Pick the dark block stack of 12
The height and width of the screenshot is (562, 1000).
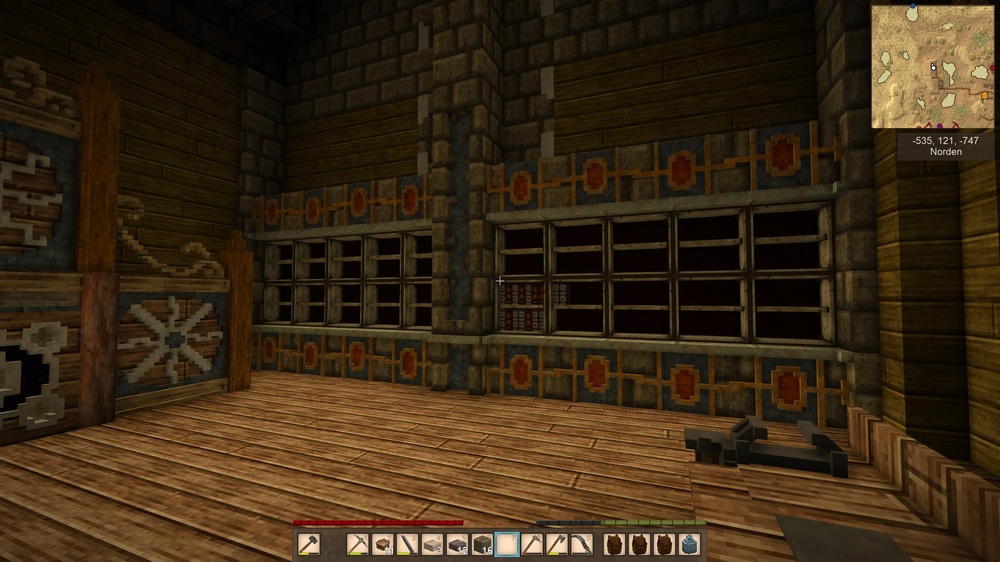point(457,544)
